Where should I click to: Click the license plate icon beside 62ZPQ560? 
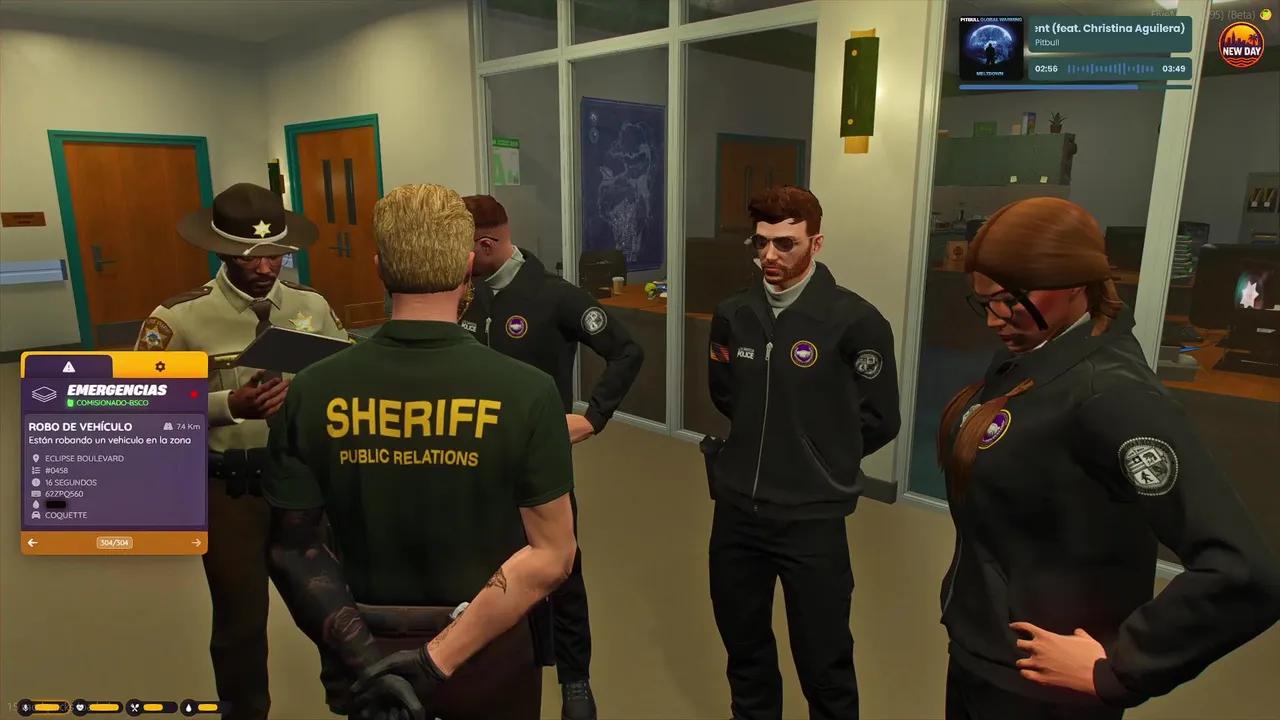point(36,493)
